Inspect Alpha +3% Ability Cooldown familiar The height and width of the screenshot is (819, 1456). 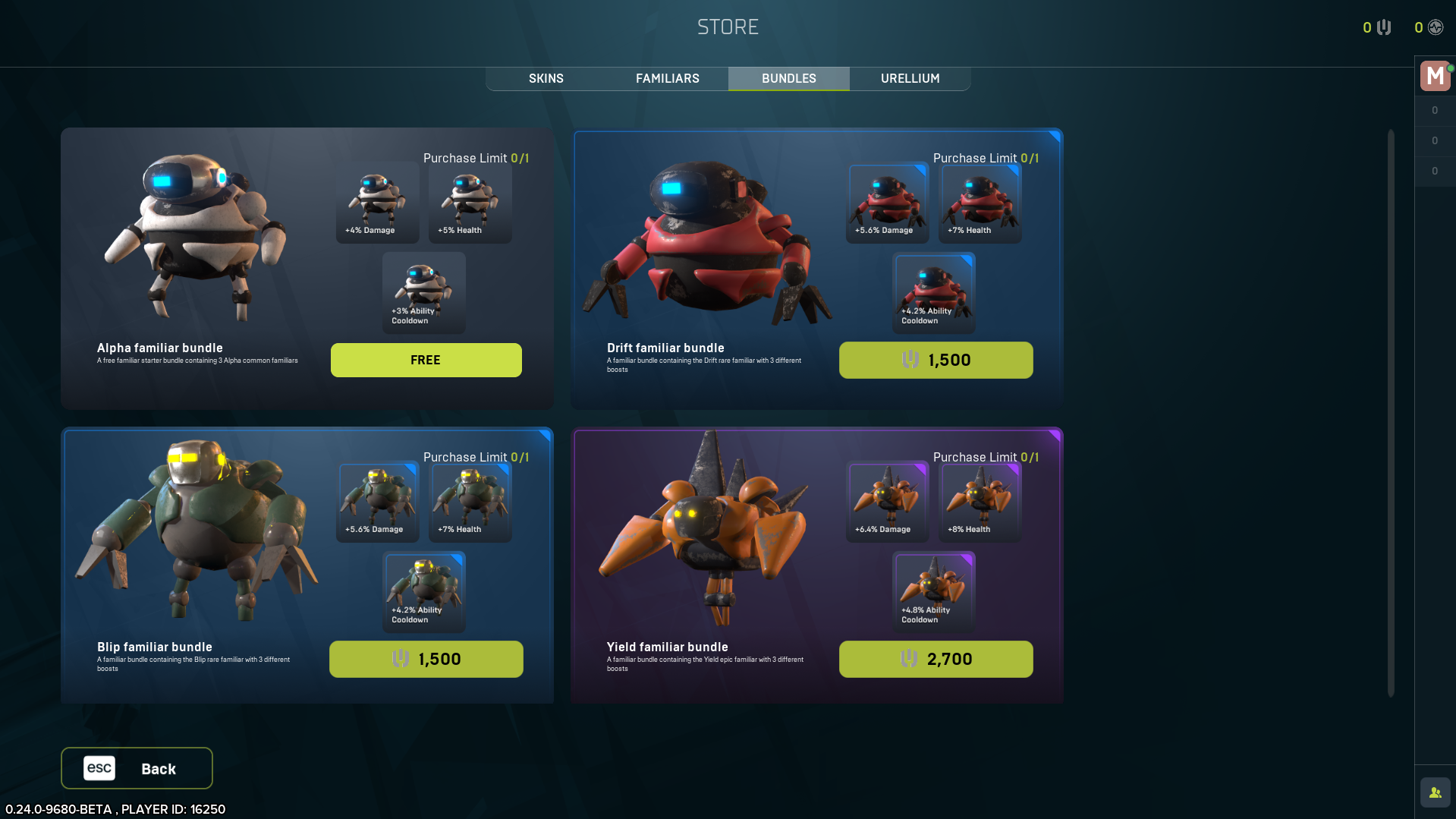(x=423, y=293)
